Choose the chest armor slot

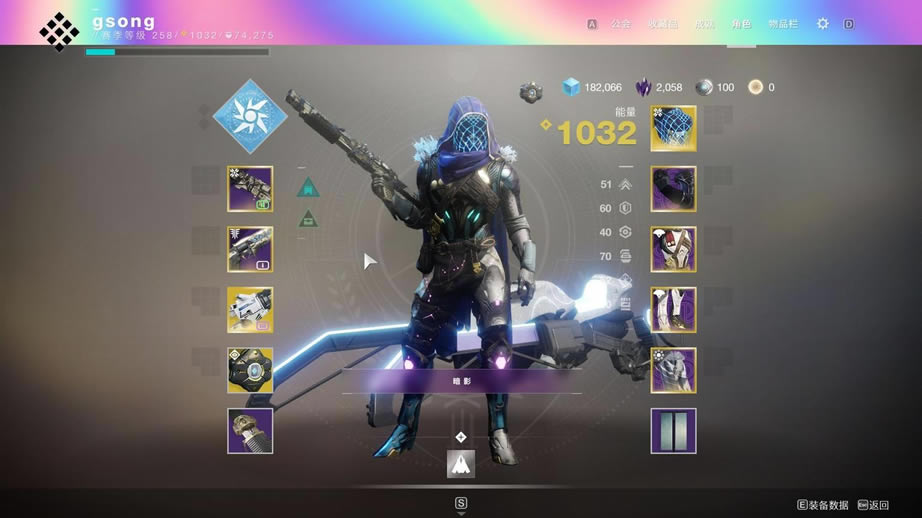[x=673, y=249]
